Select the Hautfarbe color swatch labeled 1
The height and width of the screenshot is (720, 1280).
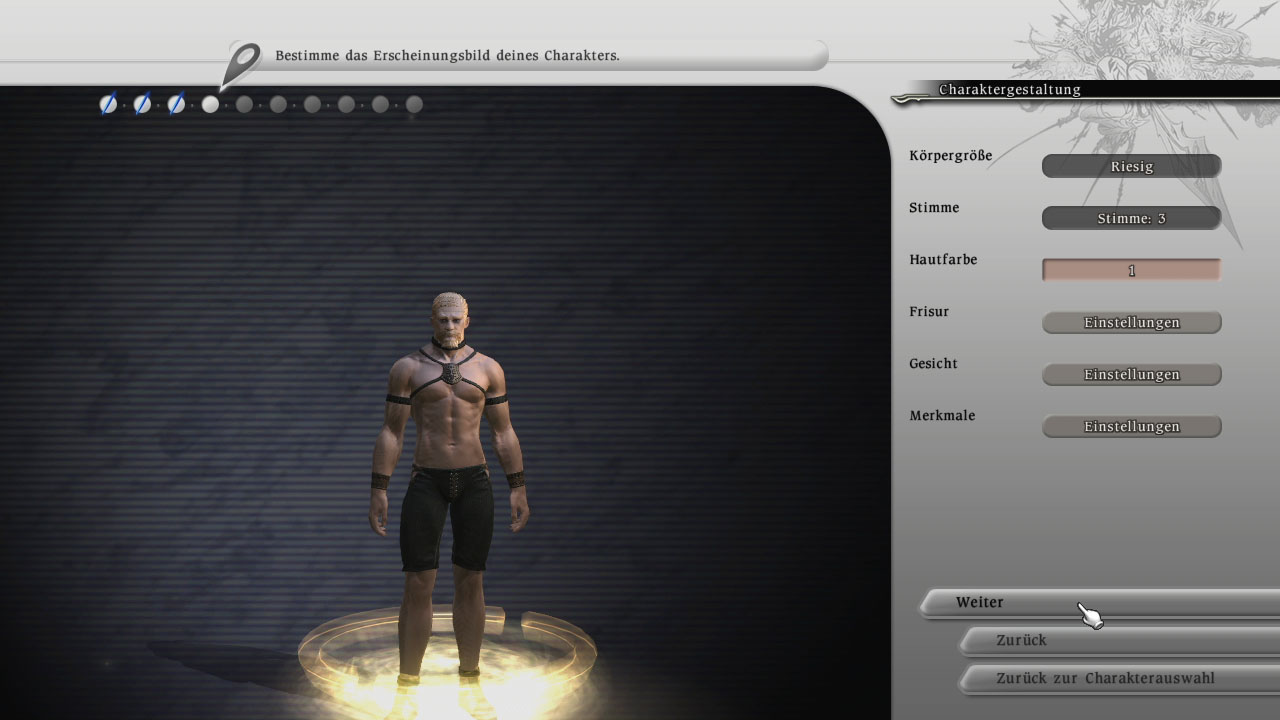1131,269
